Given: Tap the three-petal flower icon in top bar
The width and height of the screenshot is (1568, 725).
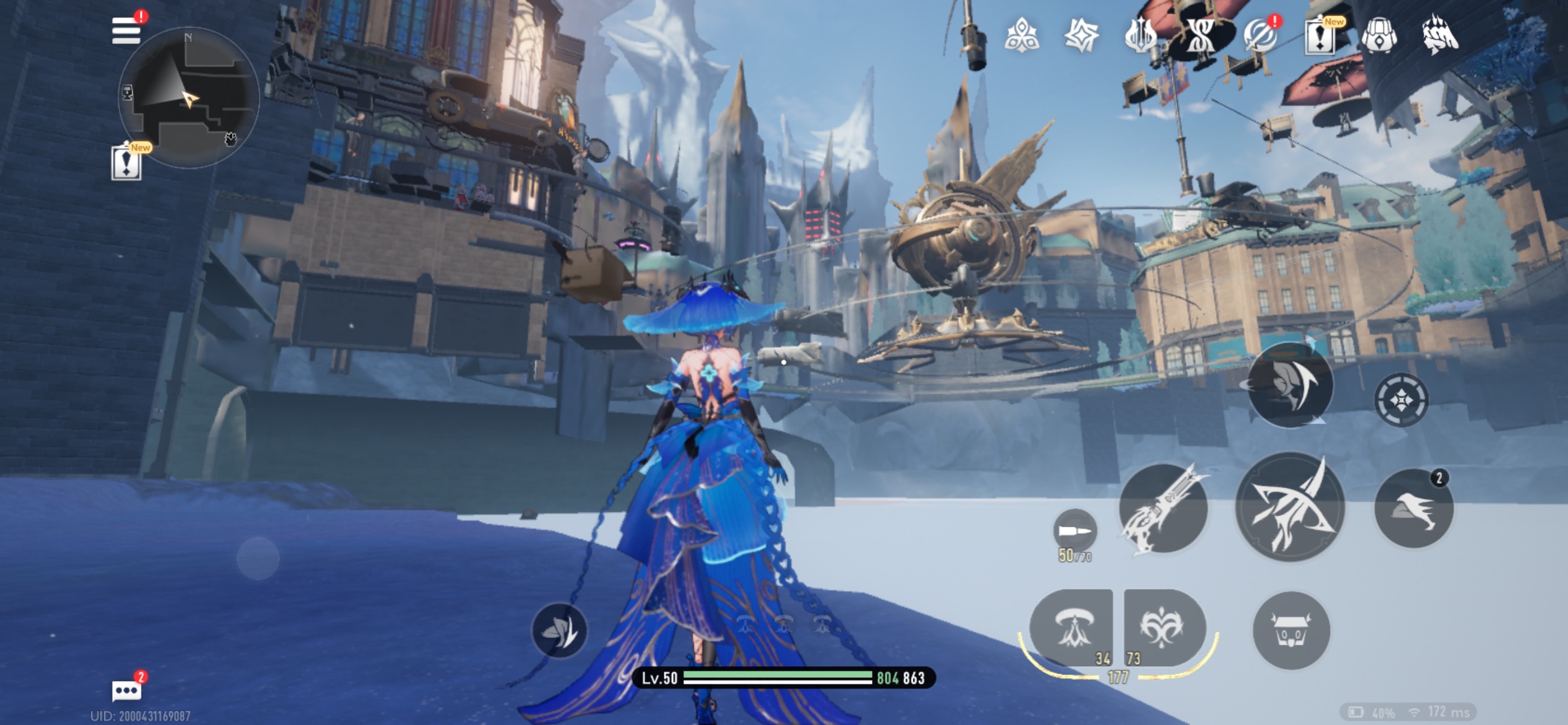Looking at the screenshot, I should click(x=1021, y=35).
